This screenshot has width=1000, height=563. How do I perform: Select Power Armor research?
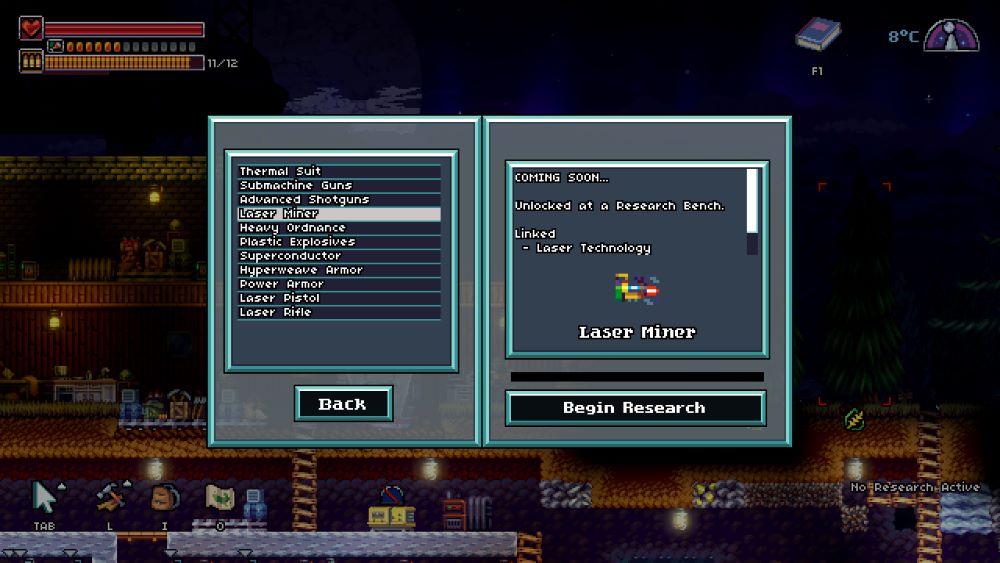click(x=338, y=284)
